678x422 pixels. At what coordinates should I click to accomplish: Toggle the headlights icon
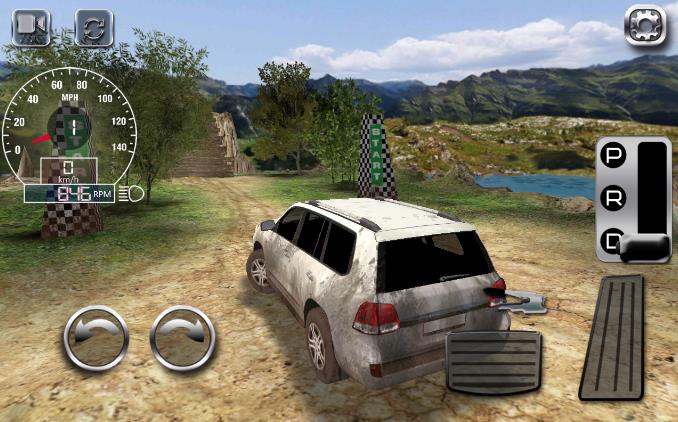[x=131, y=193]
